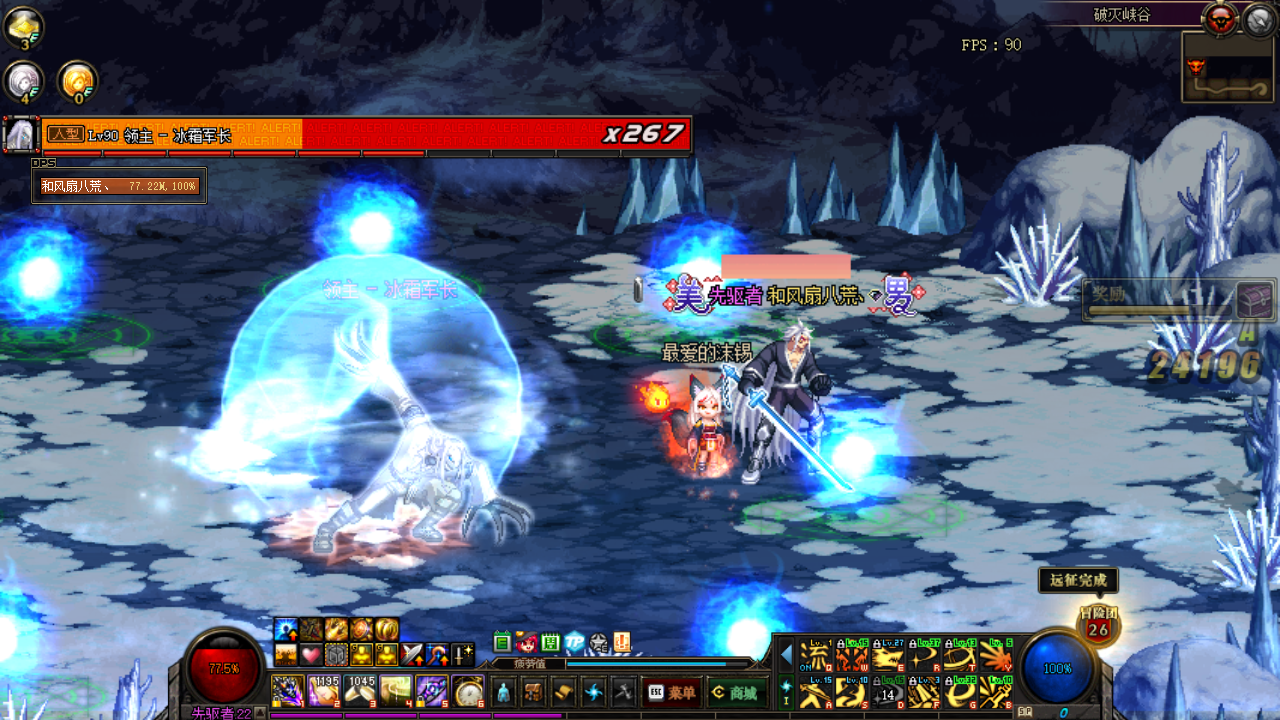Click the dungeon minimap
Image resolution: width=1280 pixels, height=720 pixels.
coord(1228,67)
